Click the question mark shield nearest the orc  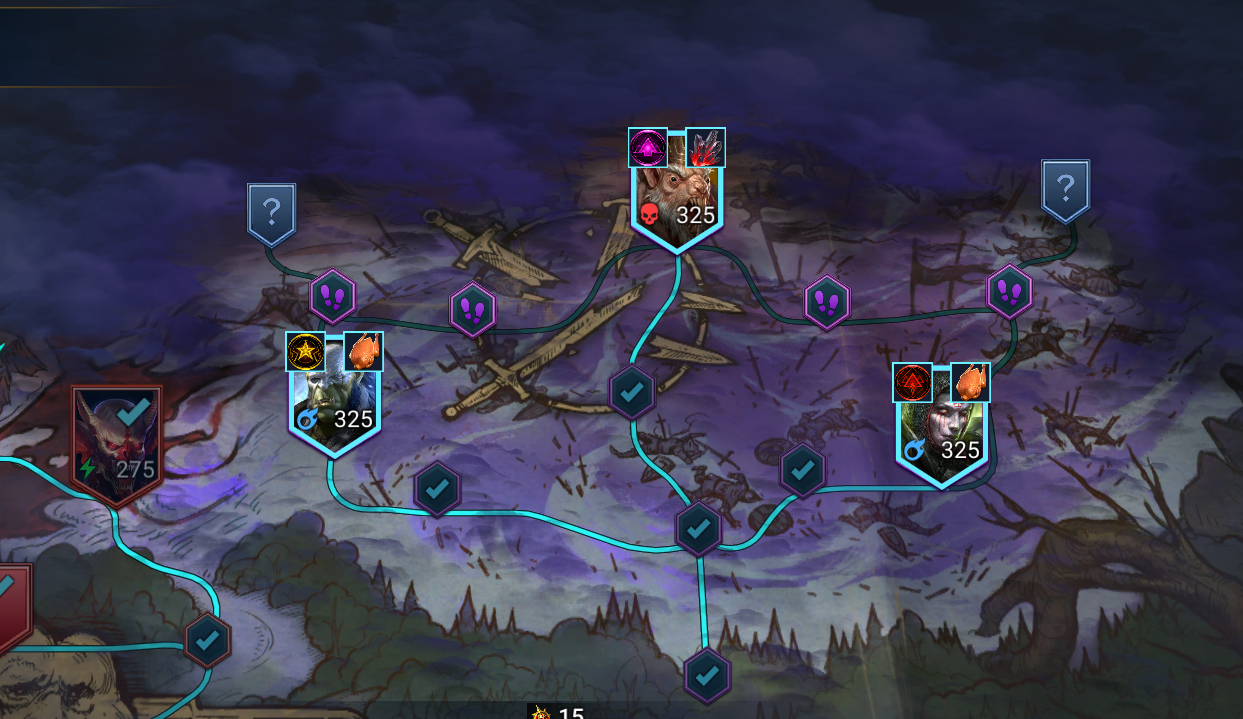click(x=271, y=213)
